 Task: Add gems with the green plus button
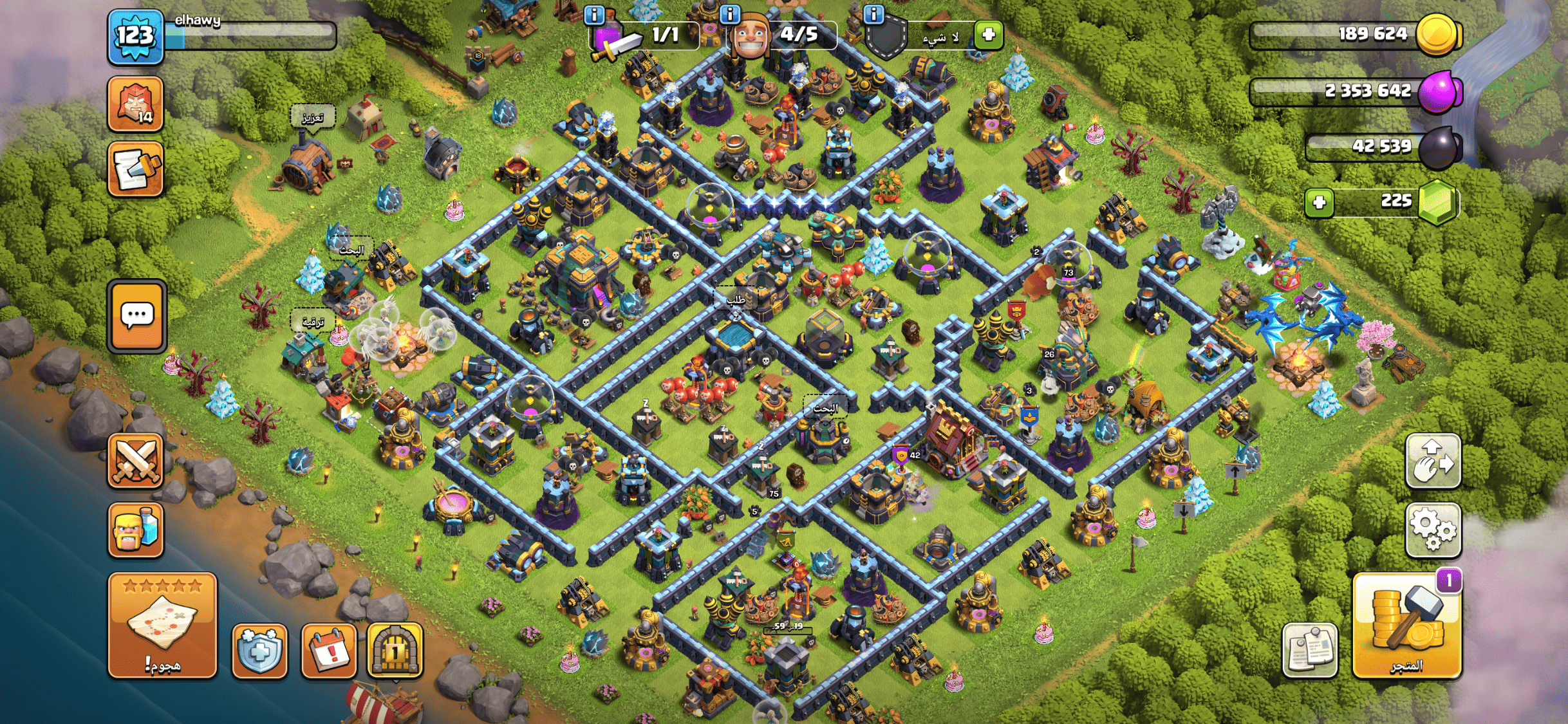point(1319,203)
